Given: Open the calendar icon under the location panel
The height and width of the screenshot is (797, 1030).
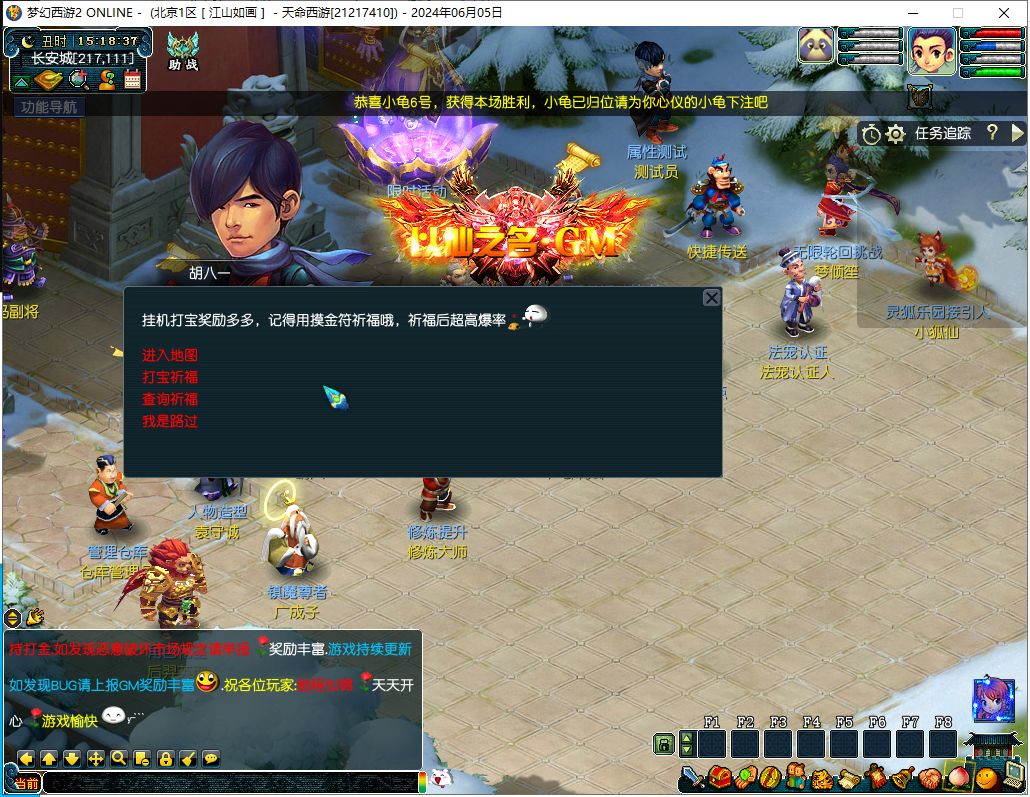Looking at the screenshot, I should point(132,80).
